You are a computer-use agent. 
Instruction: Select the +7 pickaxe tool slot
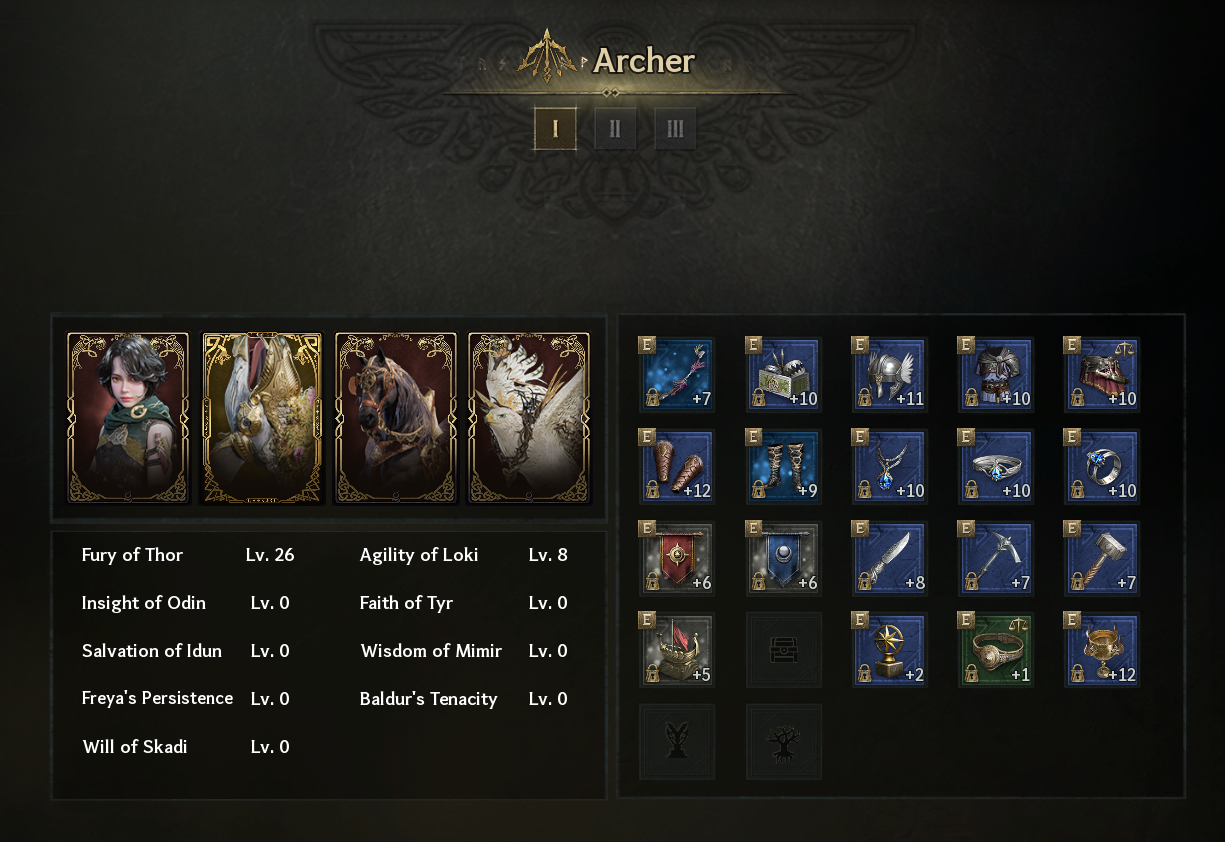(x=996, y=559)
